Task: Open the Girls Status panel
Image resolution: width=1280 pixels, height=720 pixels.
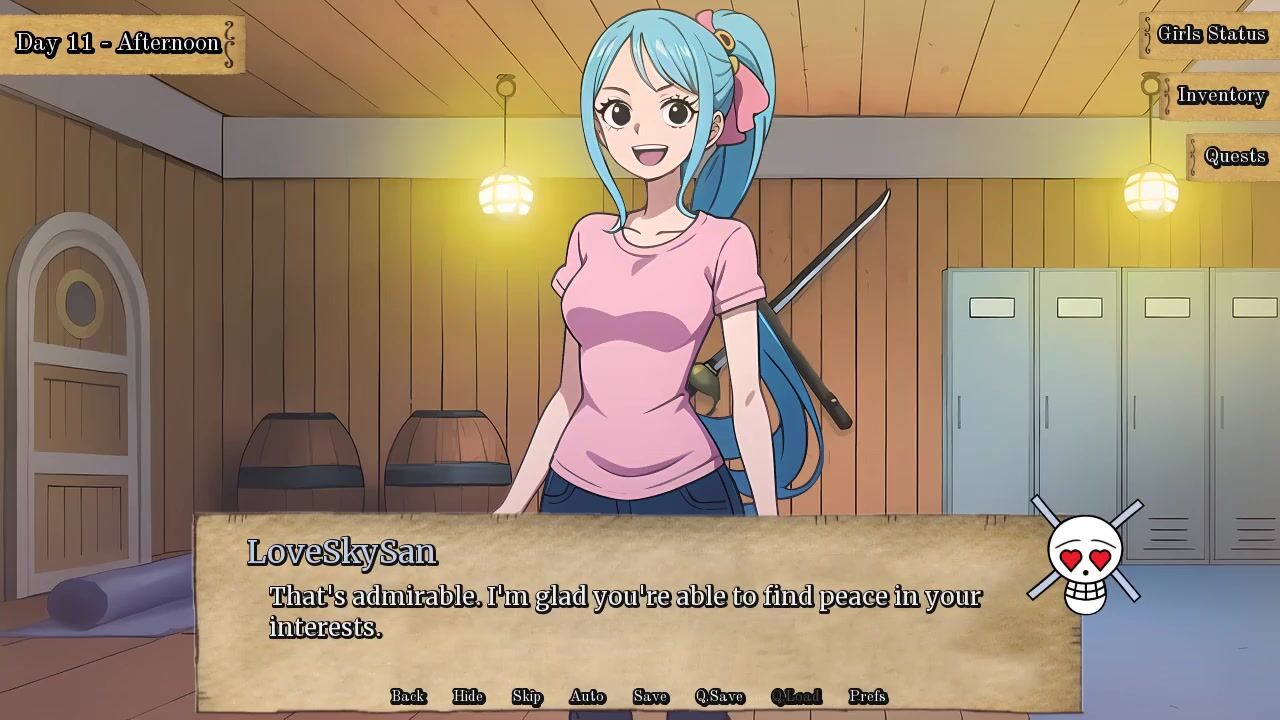Action: pyautogui.click(x=1211, y=34)
